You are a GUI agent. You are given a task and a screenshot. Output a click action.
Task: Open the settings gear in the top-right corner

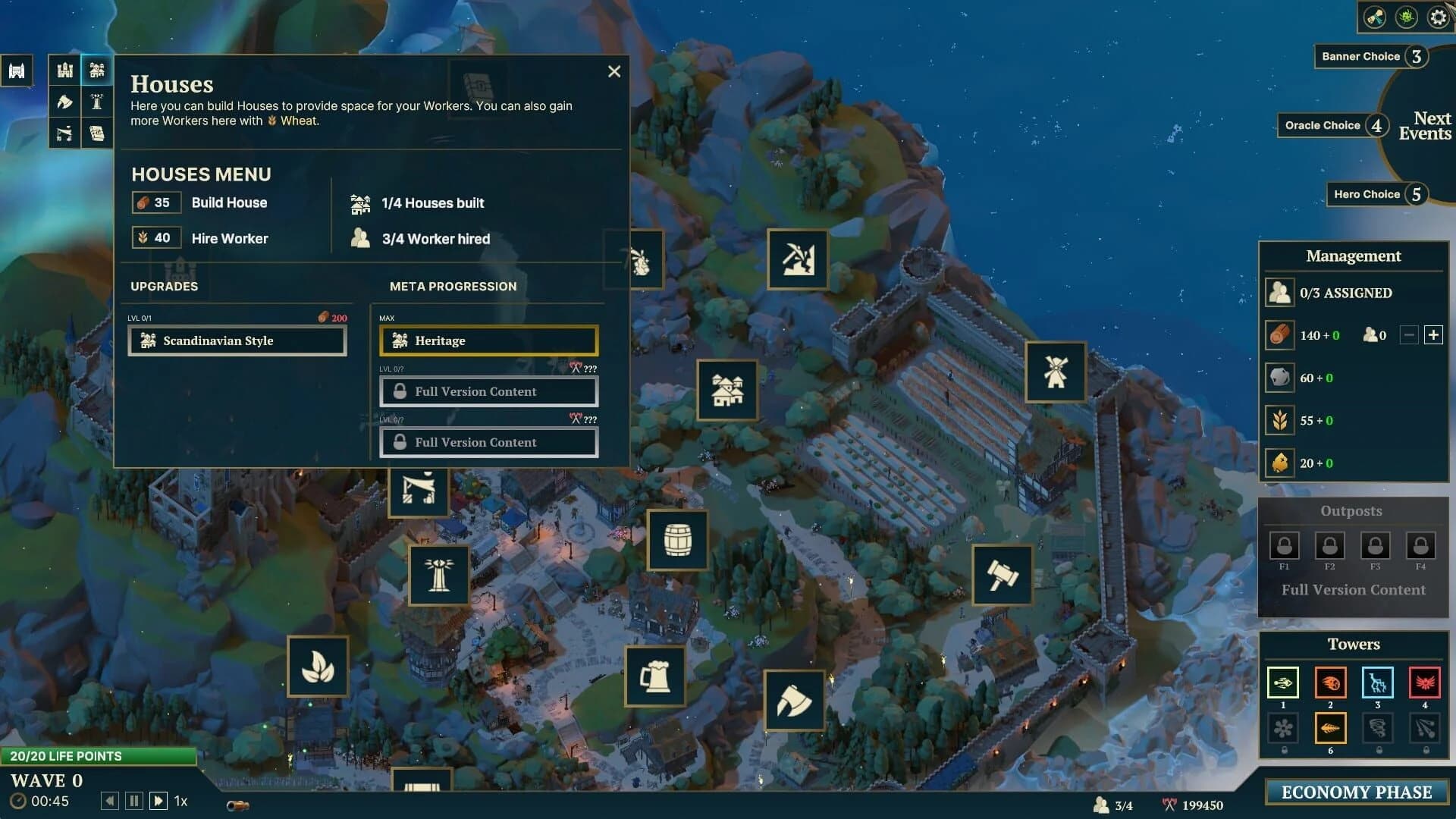pos(1437,17)
